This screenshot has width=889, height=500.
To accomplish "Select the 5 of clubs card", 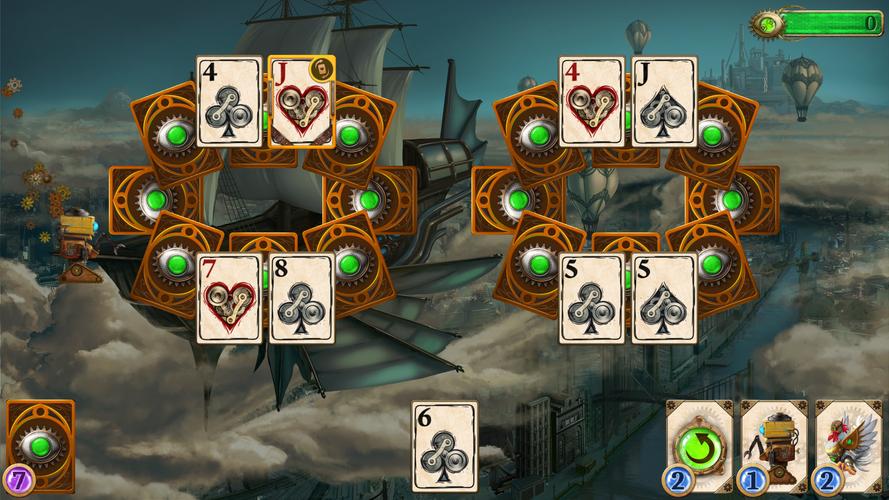I will coord(591,298).
